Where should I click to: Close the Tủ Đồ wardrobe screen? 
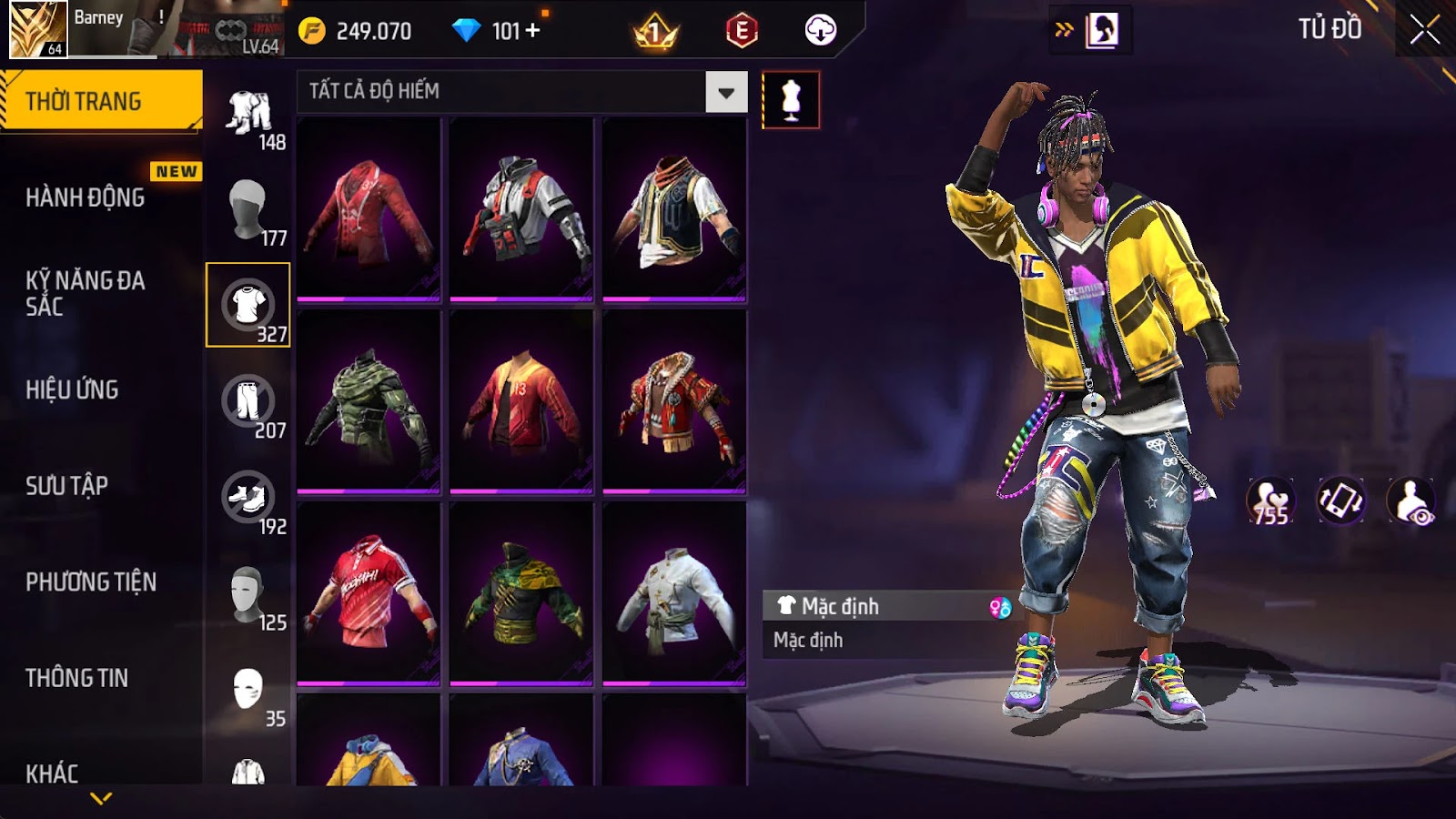[x=1424, y=30]
